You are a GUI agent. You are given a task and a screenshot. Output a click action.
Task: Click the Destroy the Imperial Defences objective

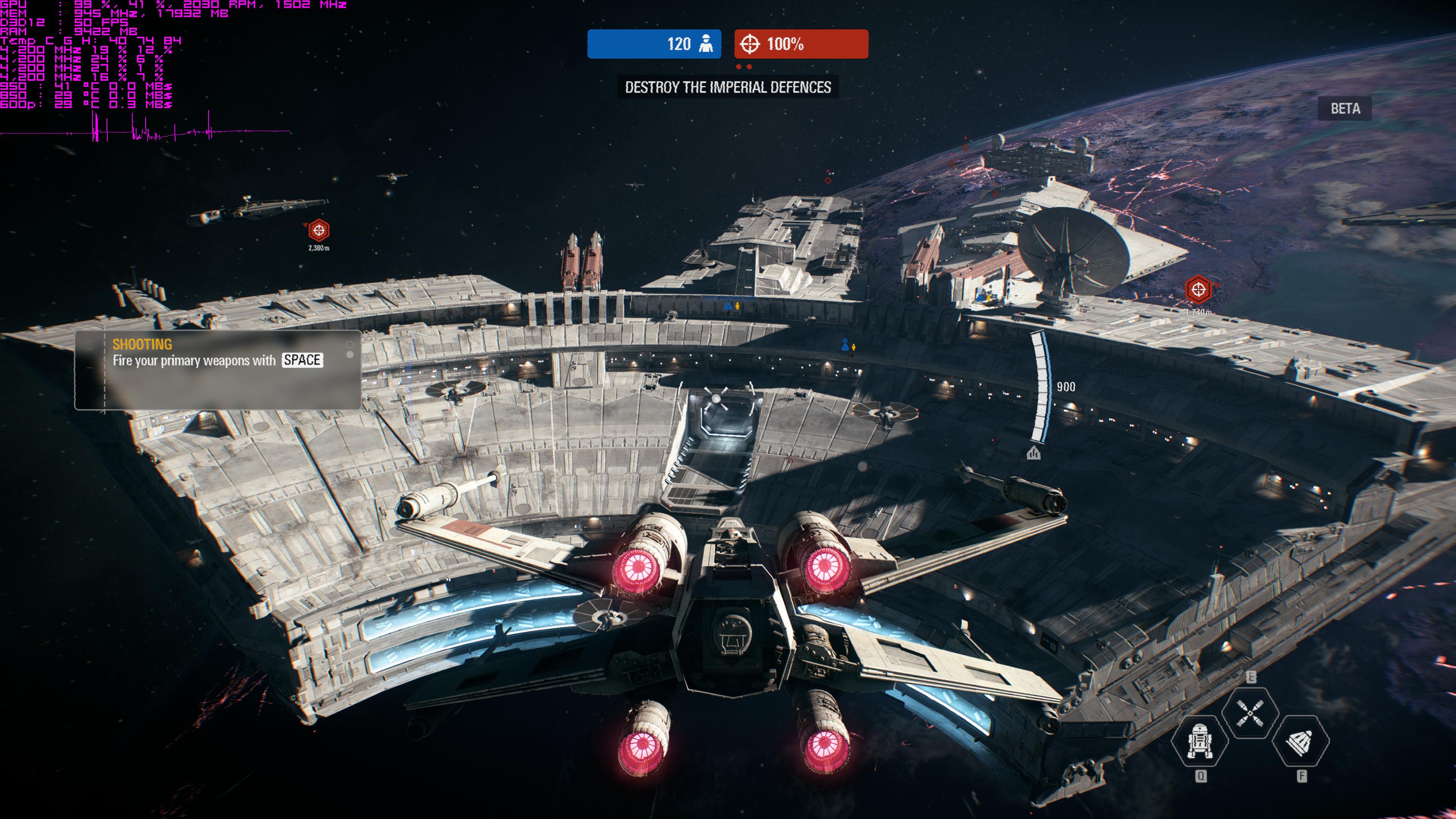click(727, 87)
